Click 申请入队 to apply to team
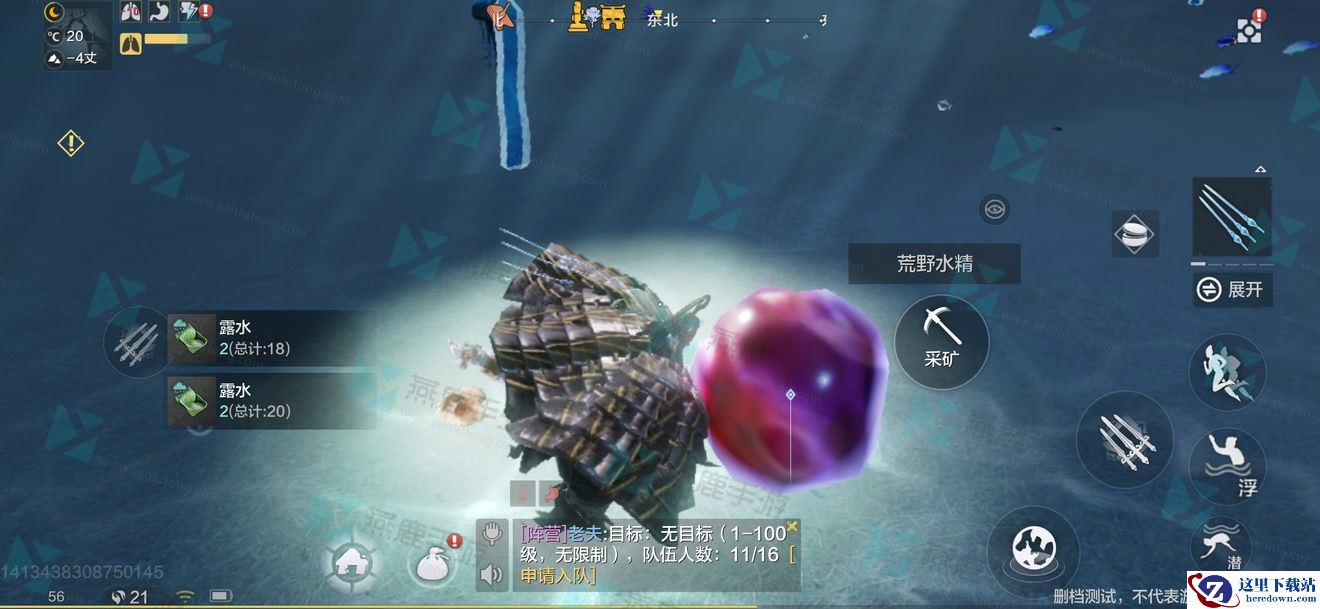 tap(557, 575)
